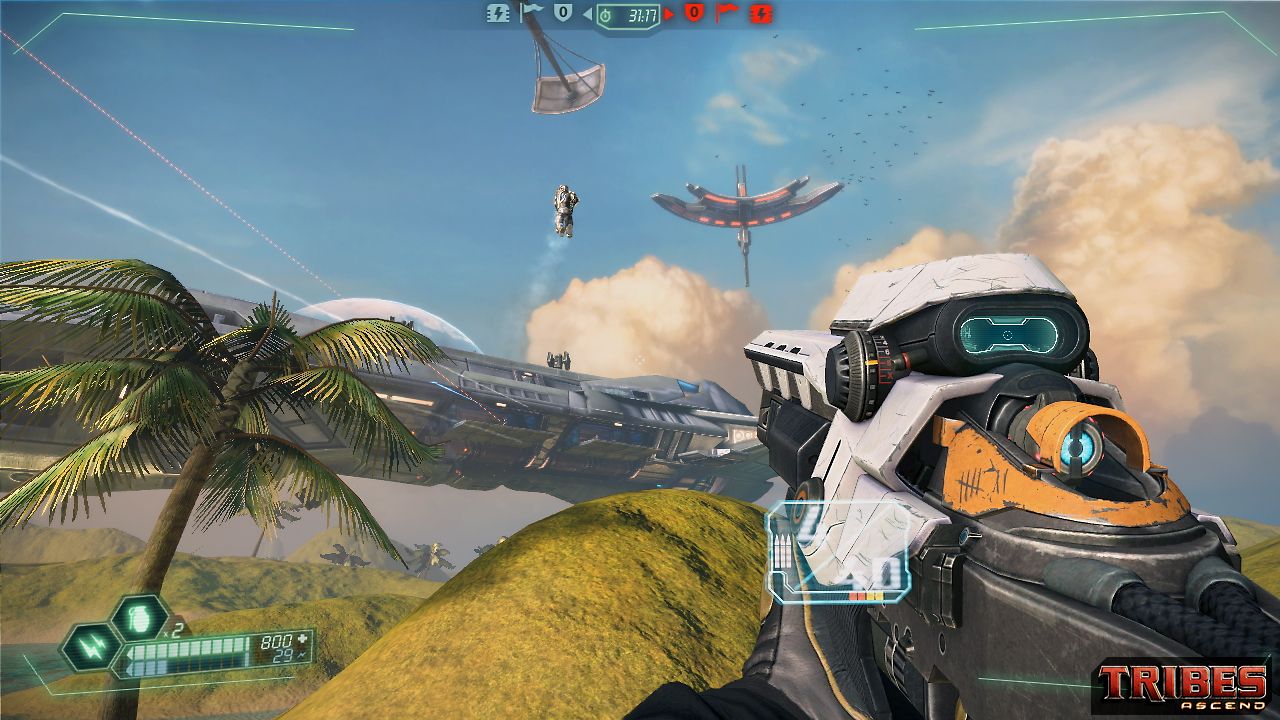This screenshot has height=720, width=1280.
Task: Select the energy pack lightning hex icon
Action: tap(90, 647)
